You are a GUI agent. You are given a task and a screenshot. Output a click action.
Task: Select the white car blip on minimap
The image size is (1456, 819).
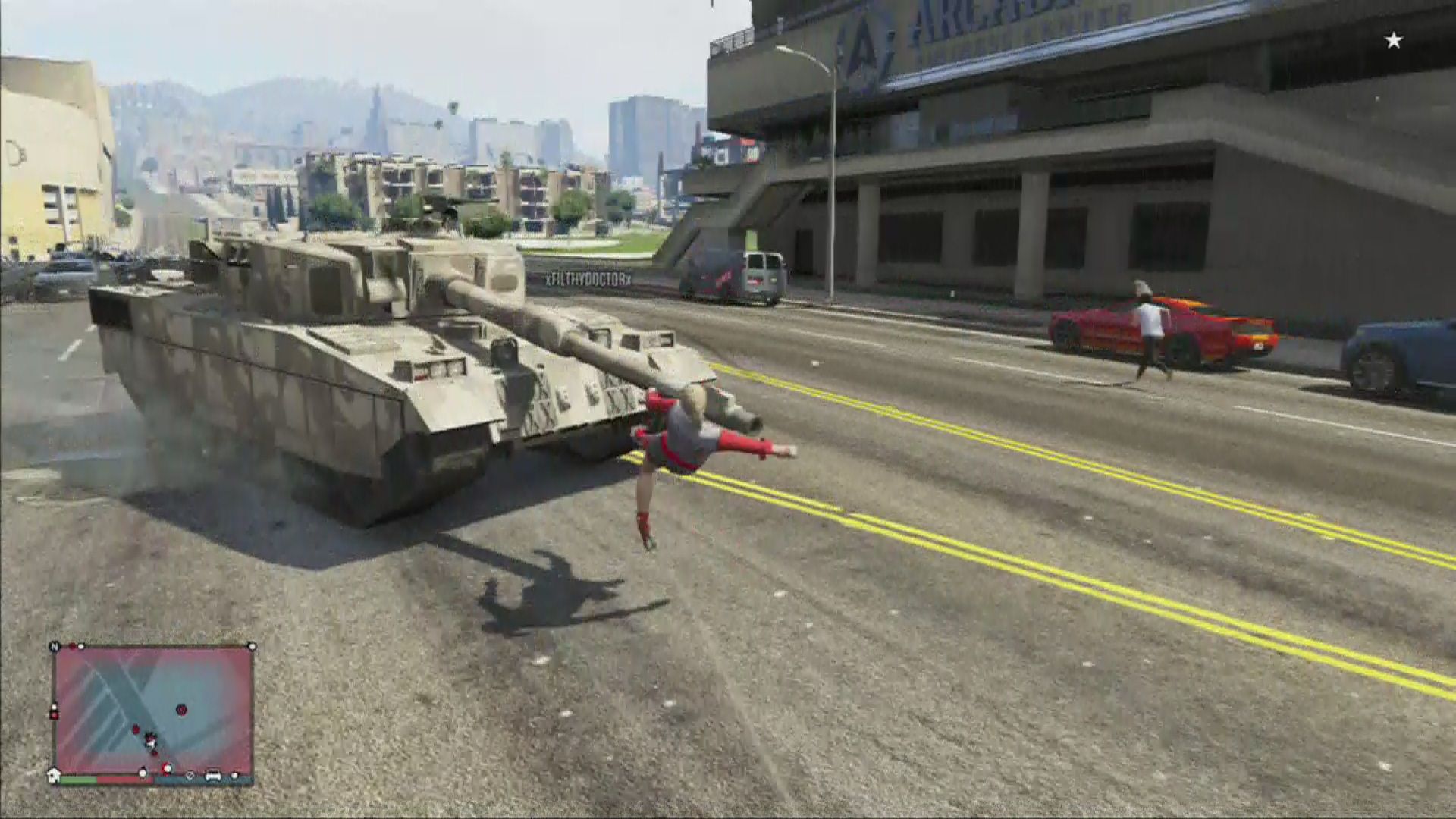coord(213,776)
